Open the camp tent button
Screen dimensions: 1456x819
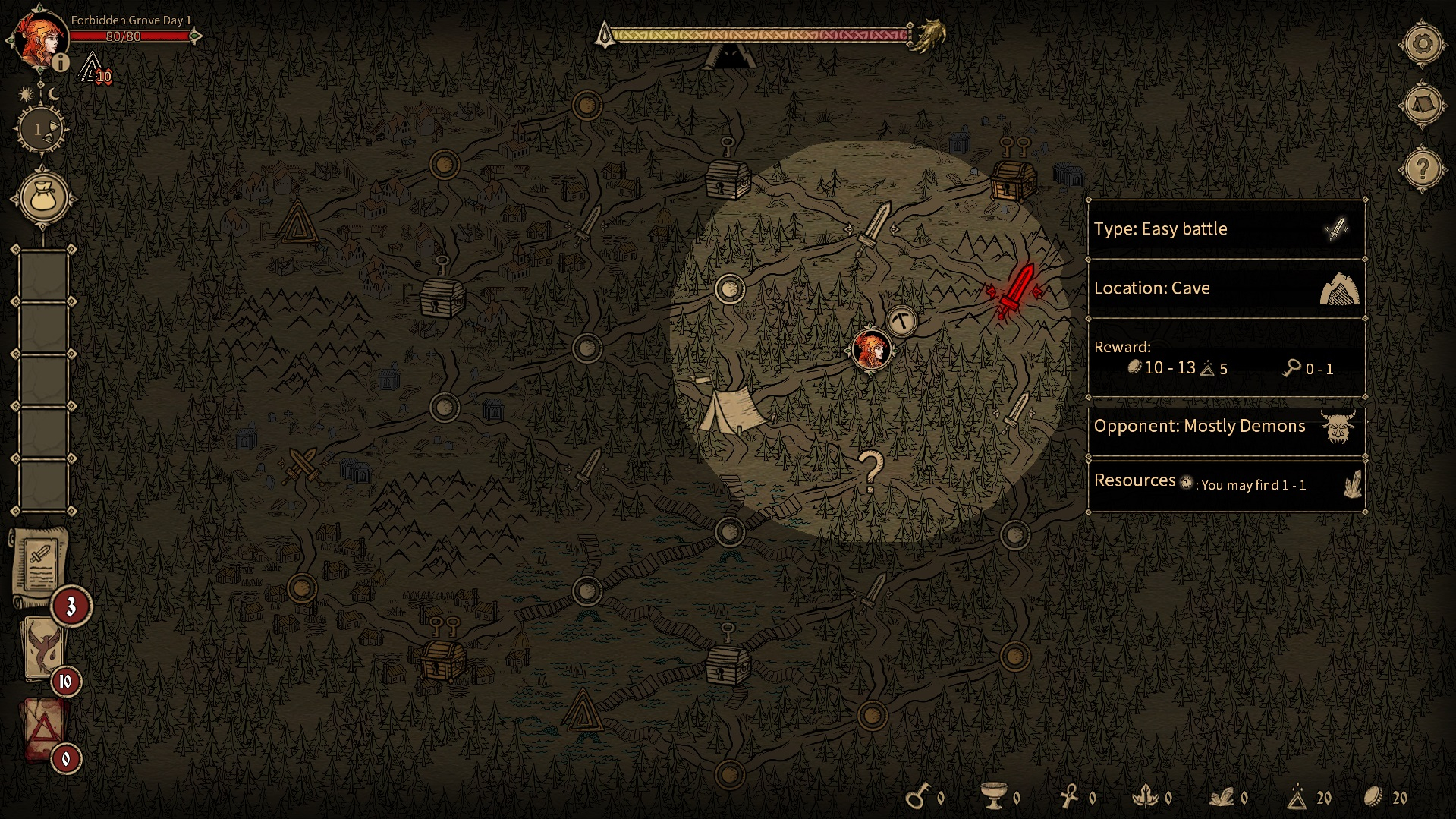tap(1422, 105)
